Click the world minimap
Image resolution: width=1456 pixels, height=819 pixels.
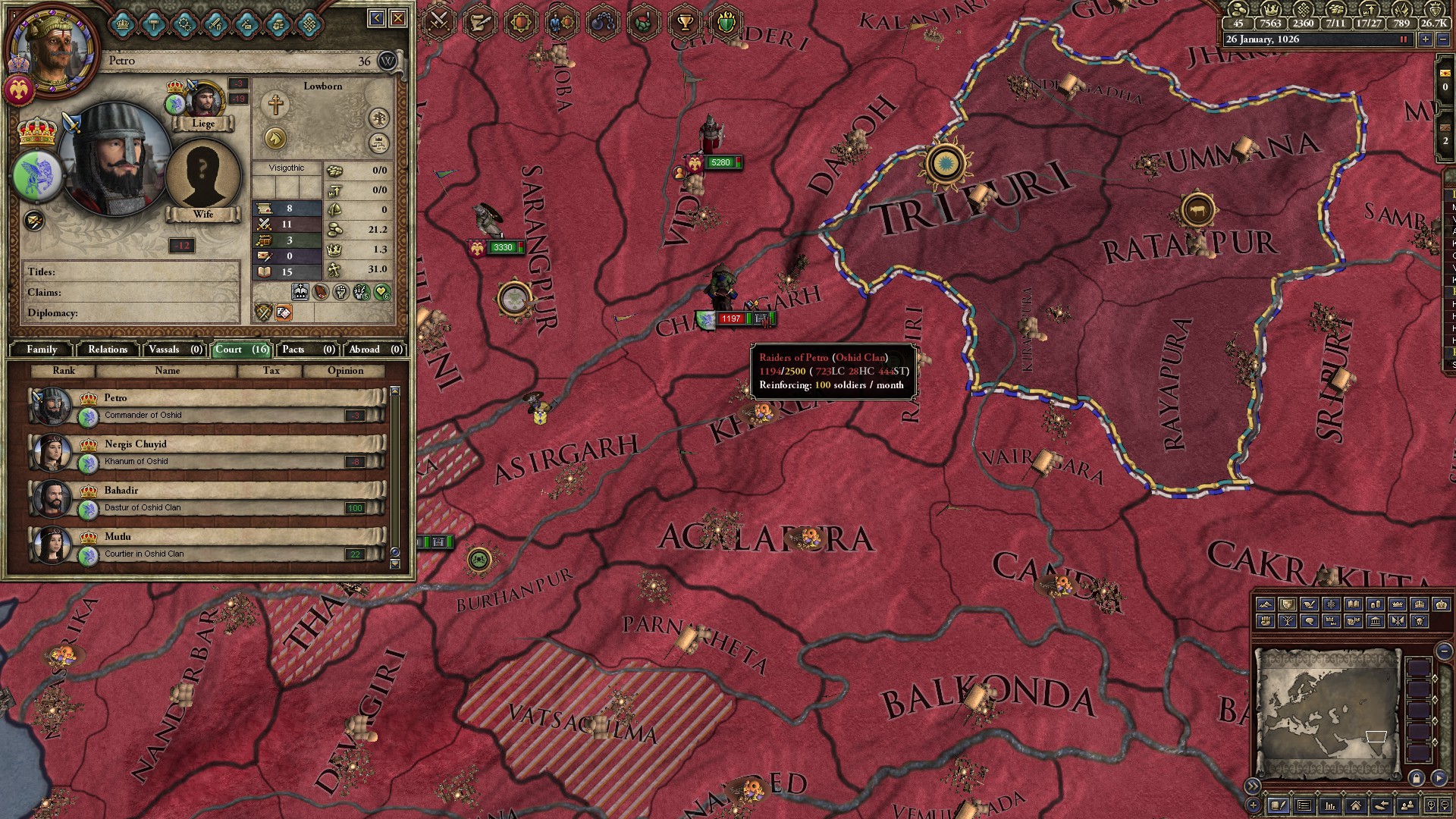[1327, 713]
